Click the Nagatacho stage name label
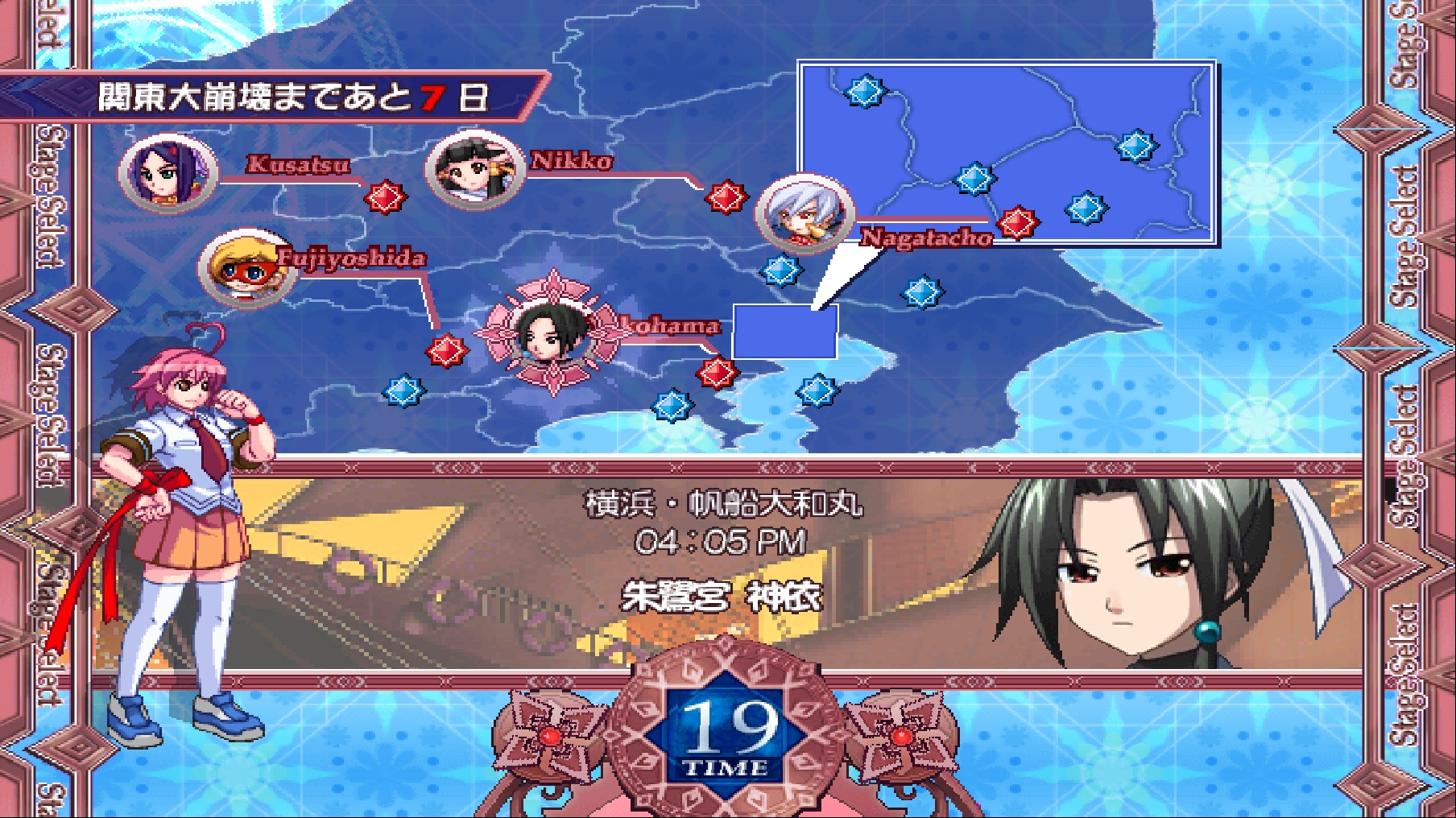The width and height of the screenshot is (1456, 818). (924, 238)
